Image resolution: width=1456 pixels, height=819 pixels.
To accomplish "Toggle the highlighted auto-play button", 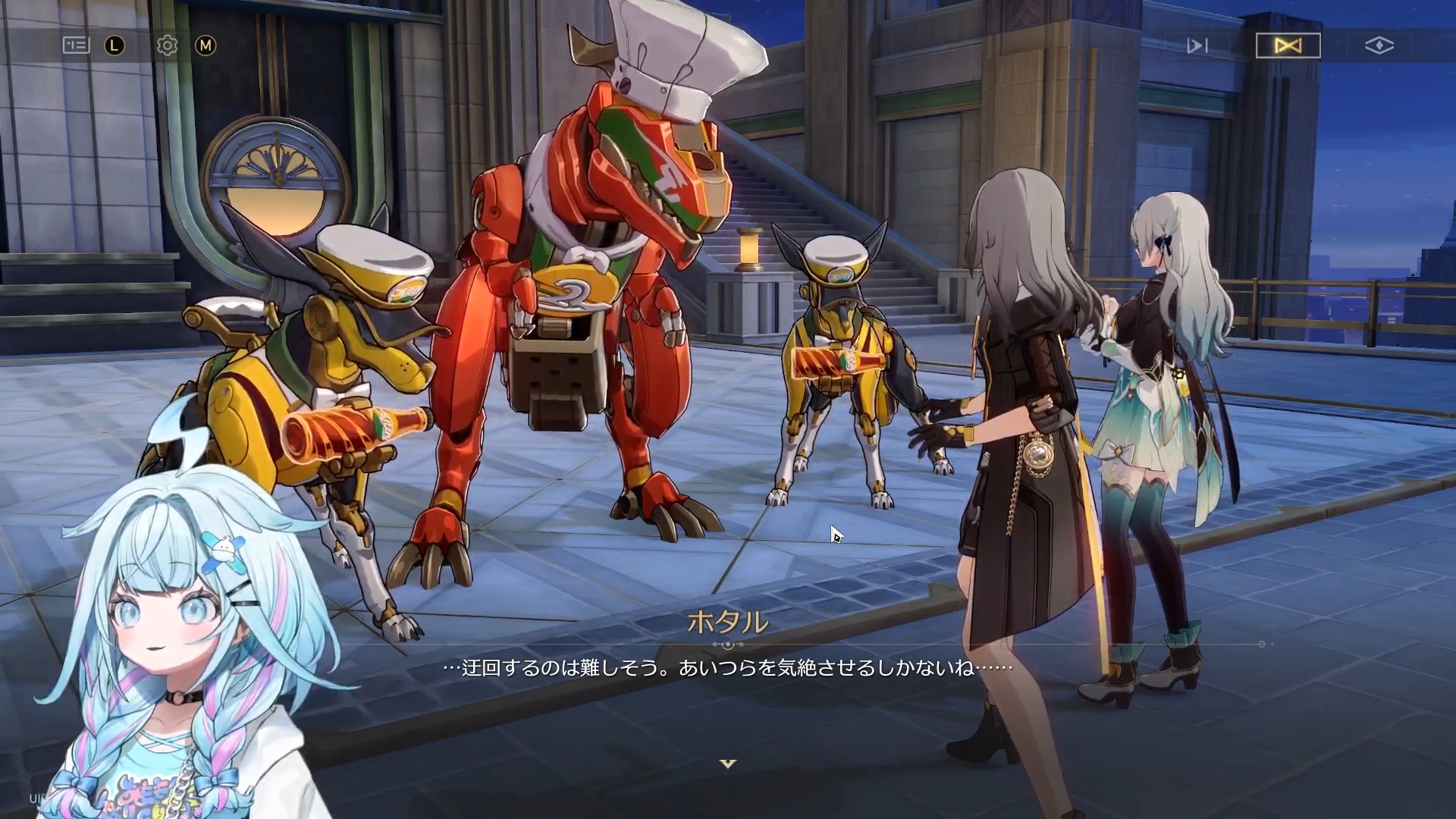I will point(1288,46).
